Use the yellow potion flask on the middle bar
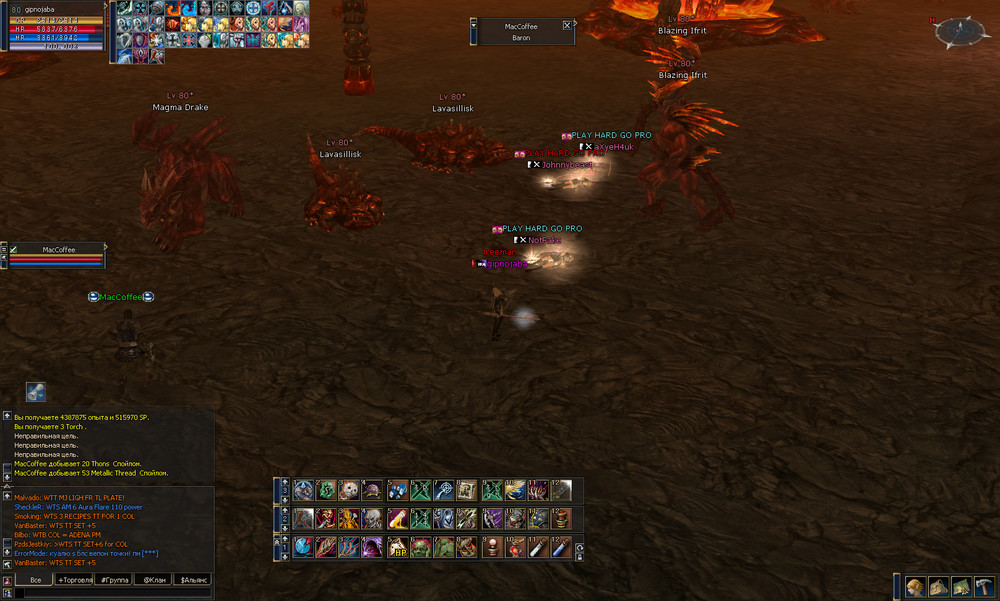This screenshot has width=1000, height=601. coord(398,519)
